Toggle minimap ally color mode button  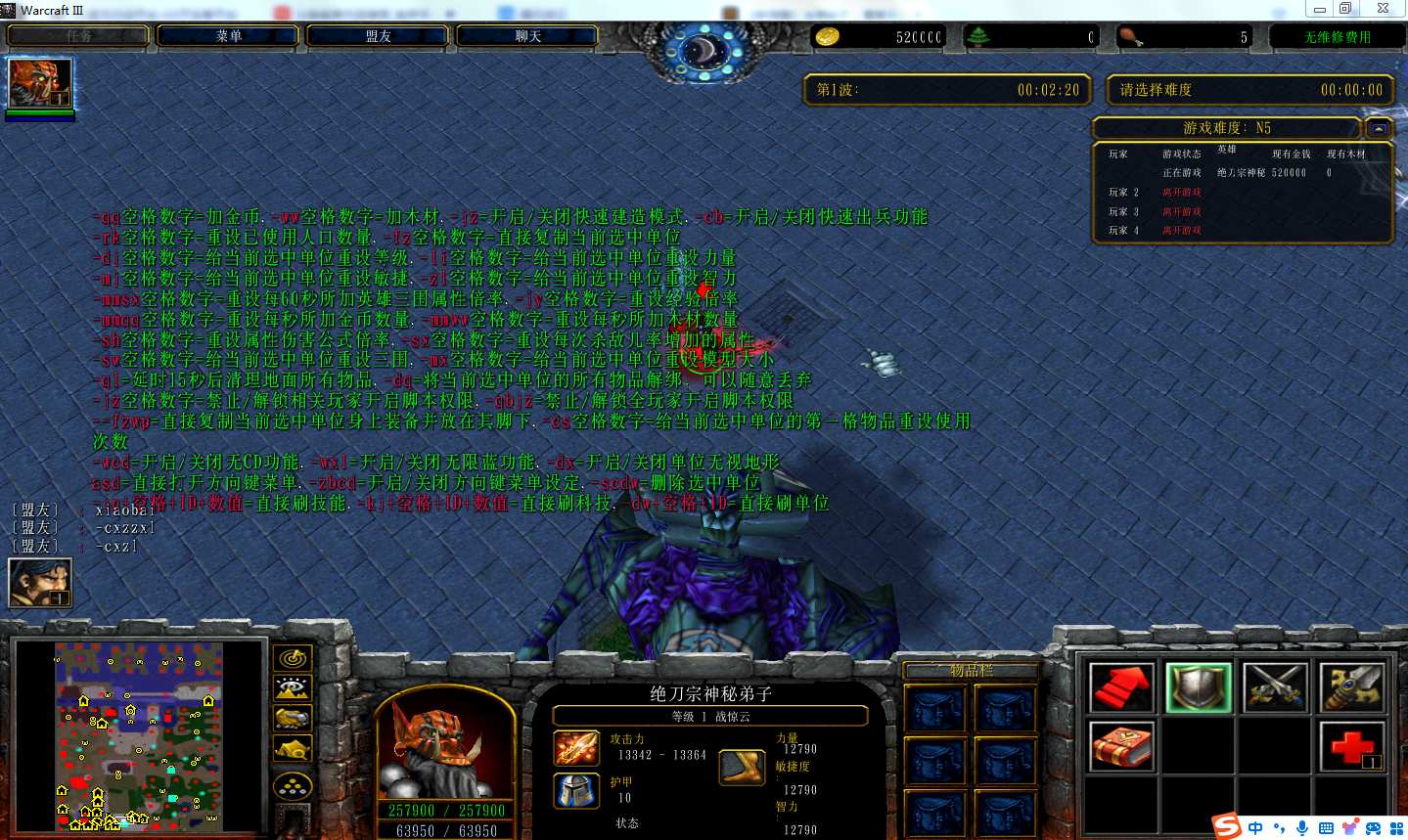[x=293, y=719]
